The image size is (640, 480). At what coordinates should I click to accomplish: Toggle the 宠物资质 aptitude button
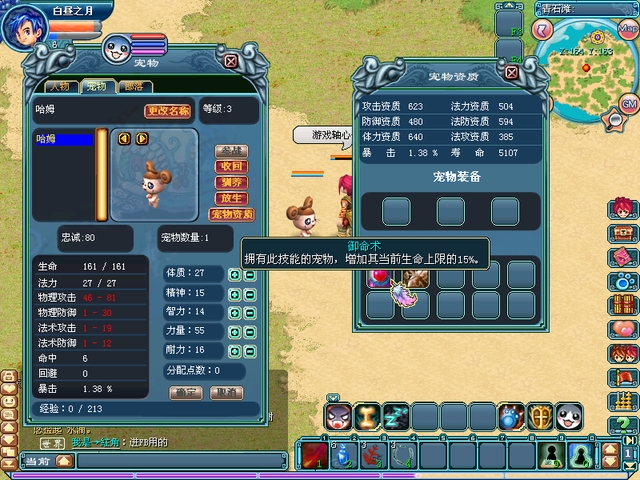click(x=231, y=214)
